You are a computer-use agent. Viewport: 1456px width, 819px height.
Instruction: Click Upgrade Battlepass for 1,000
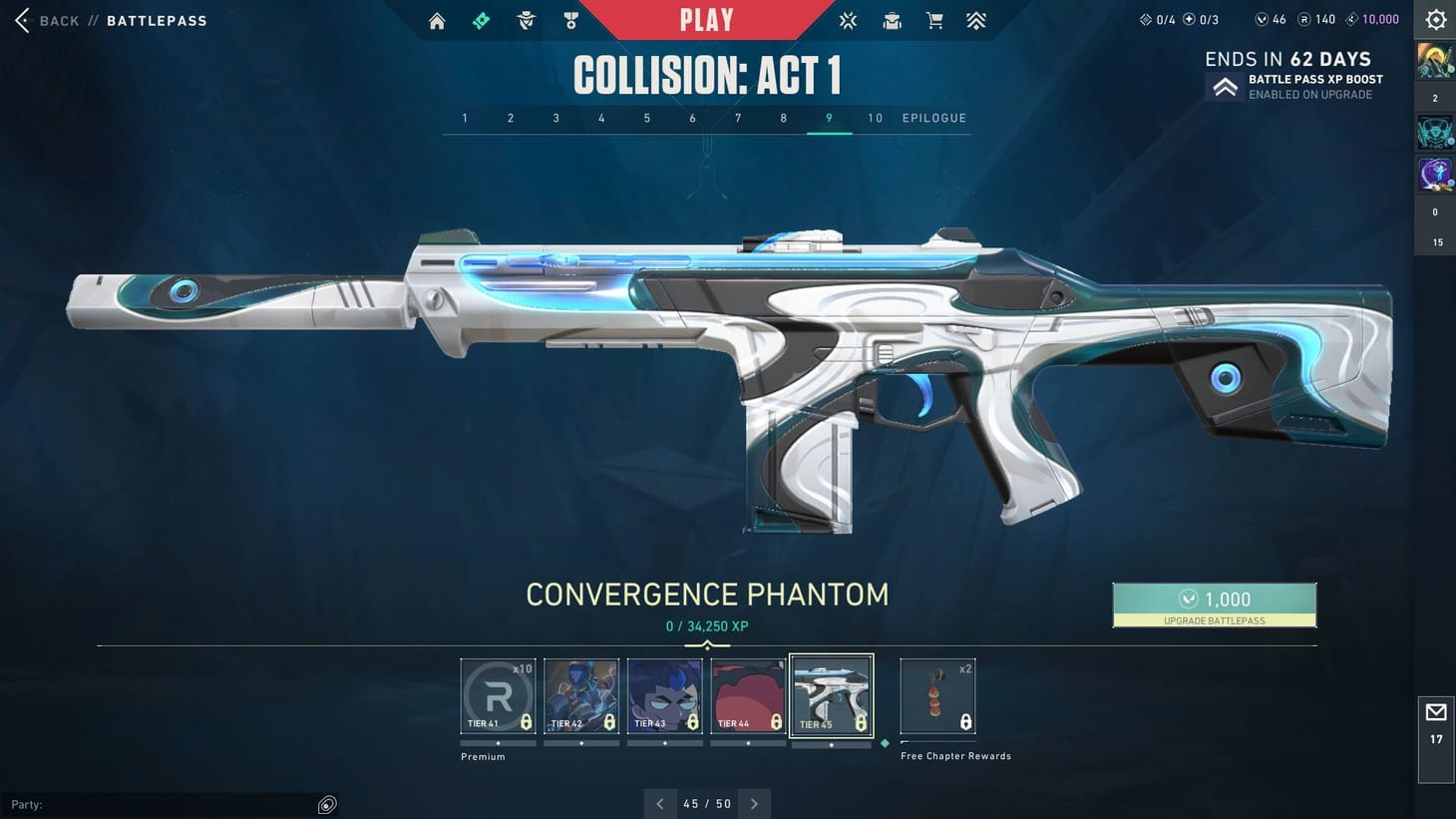tap(1215, 605)
